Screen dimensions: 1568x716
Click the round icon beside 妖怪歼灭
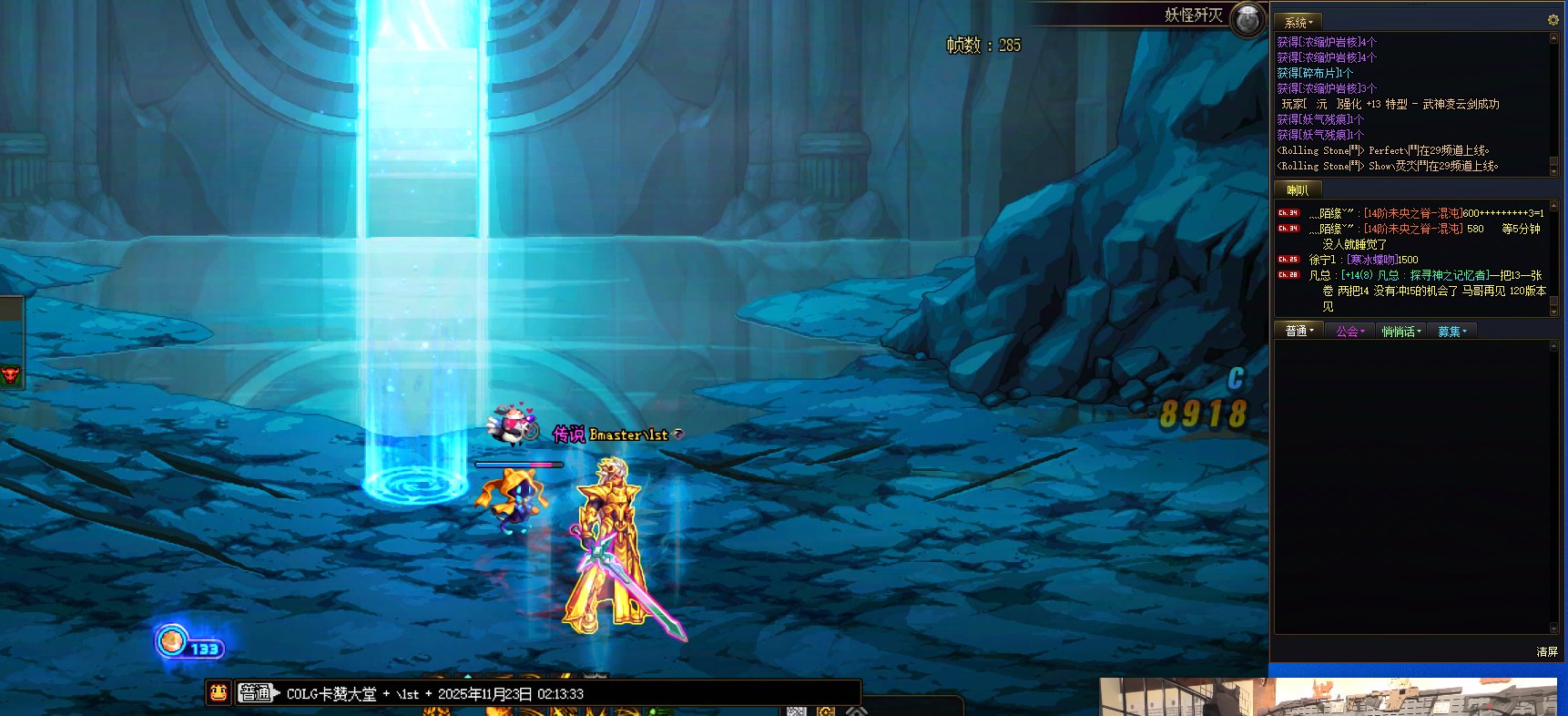[x=1247, y=18]
